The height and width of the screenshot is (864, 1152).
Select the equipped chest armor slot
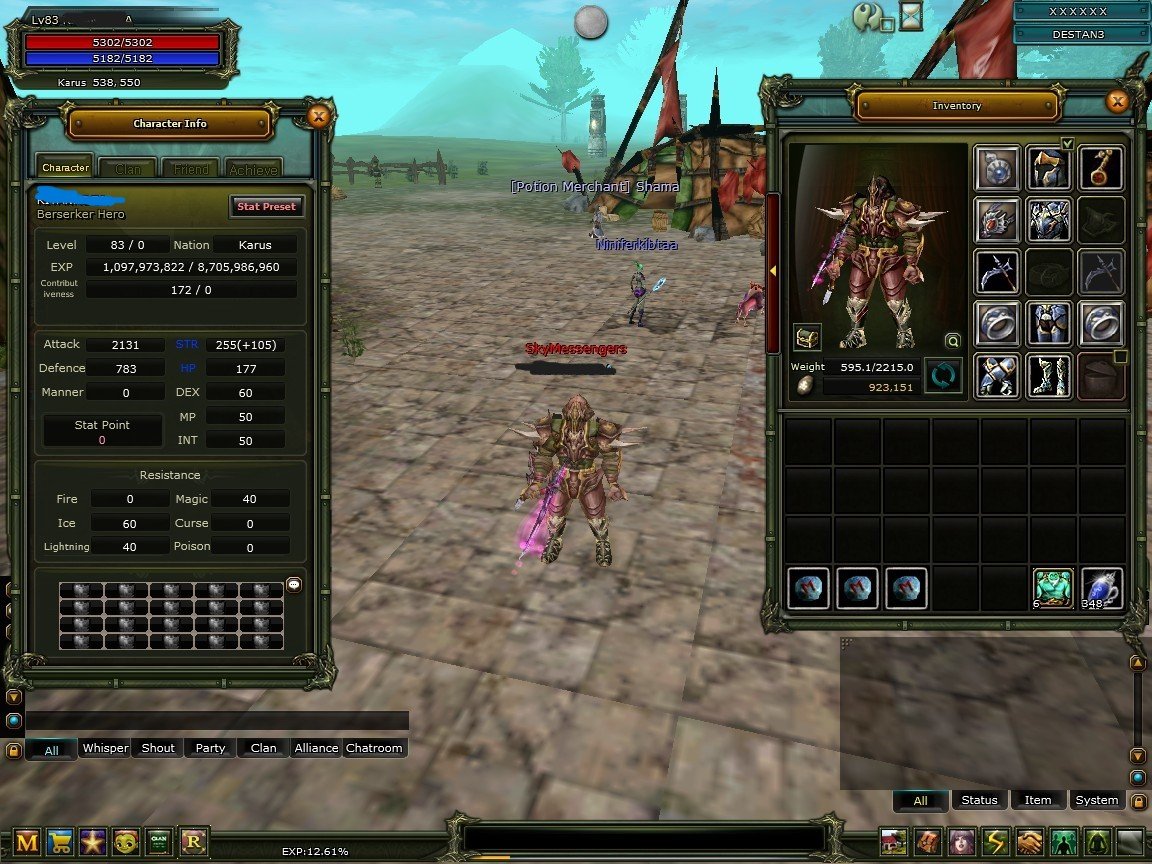1049,220
